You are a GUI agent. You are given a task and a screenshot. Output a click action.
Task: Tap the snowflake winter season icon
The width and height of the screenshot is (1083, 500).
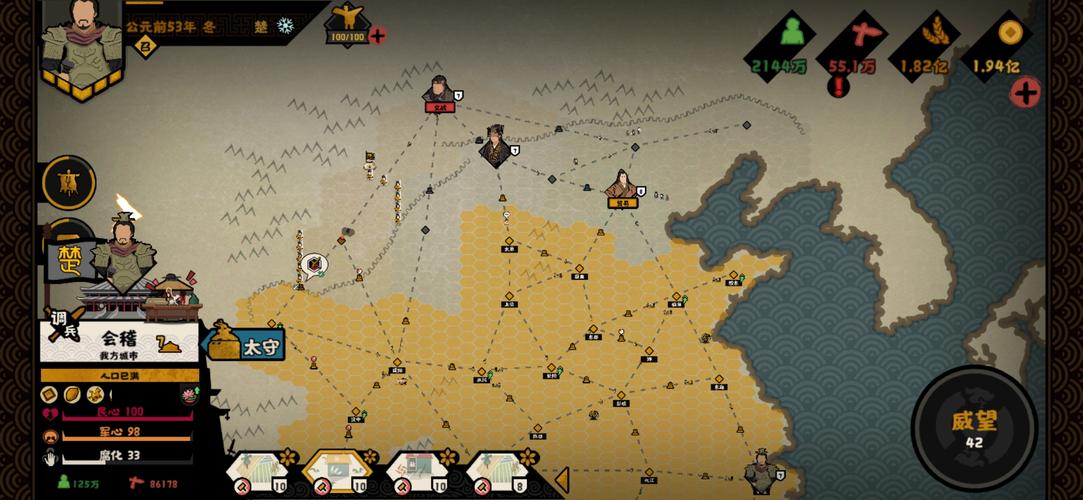[x=286, y=26]
